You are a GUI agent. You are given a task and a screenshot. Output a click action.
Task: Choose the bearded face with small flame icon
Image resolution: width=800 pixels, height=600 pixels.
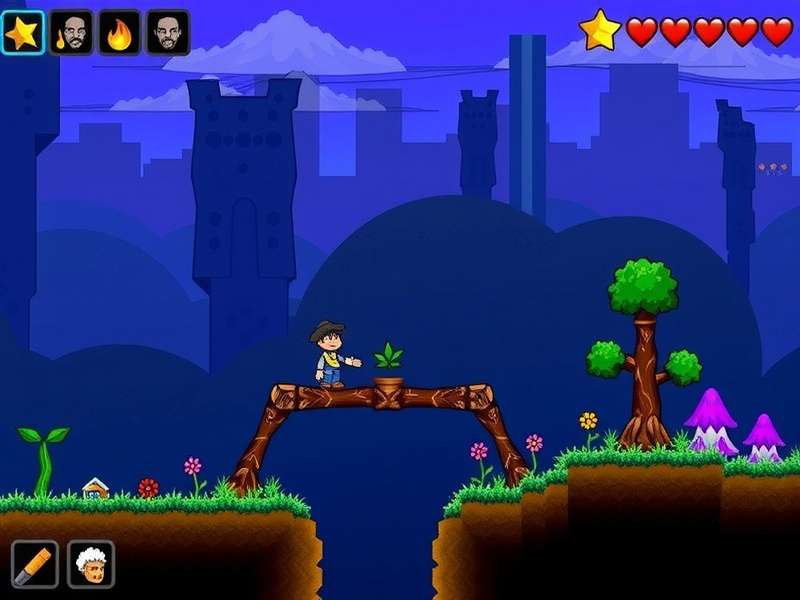click(71, 33)
